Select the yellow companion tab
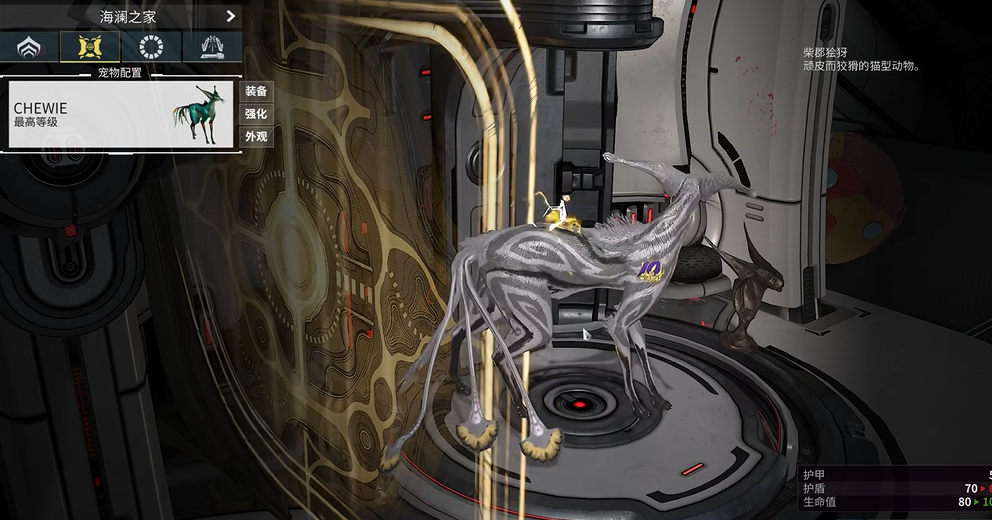Screen dimensions: 992x520 tap(90, 47)
